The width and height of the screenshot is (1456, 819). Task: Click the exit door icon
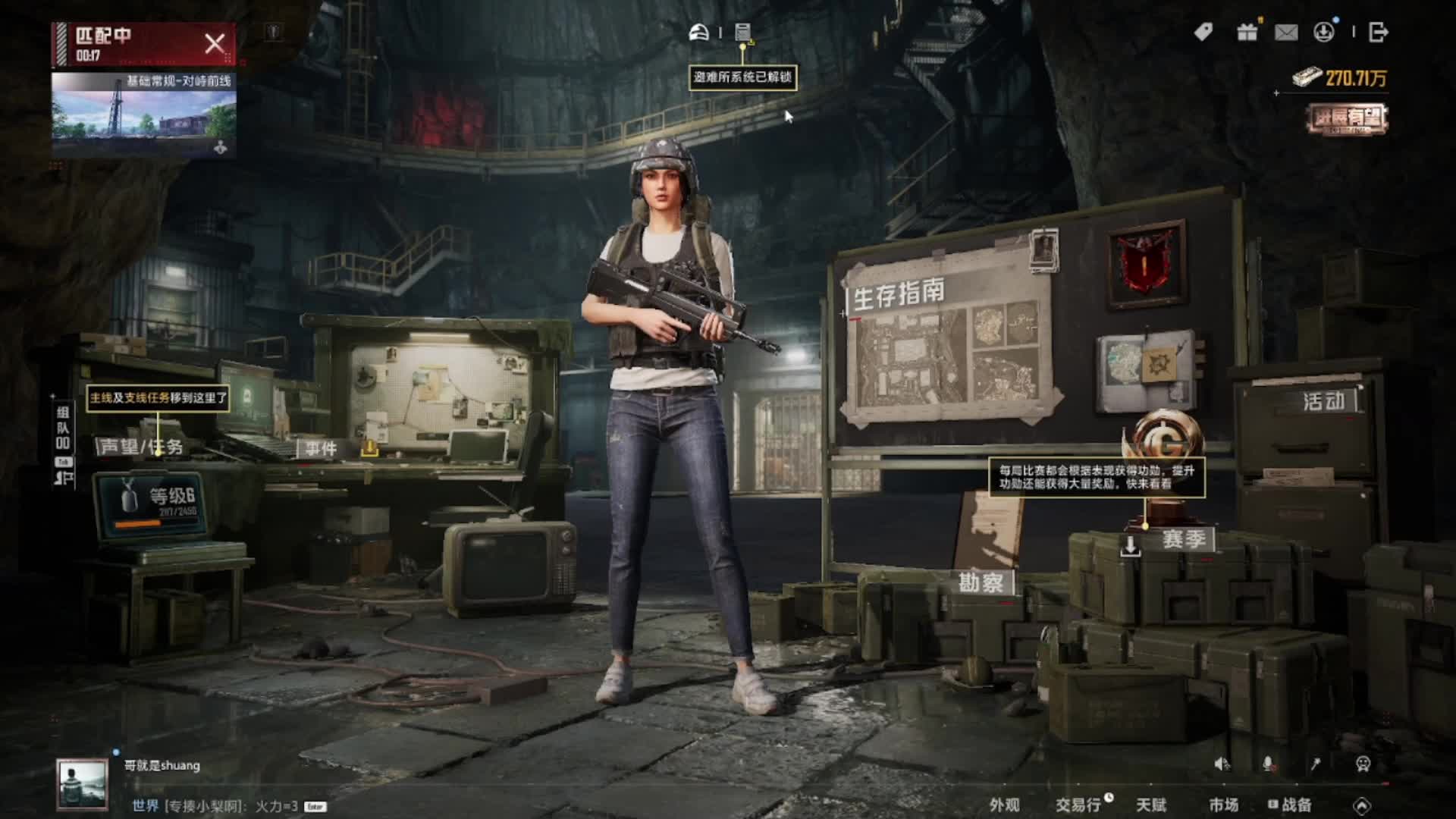(x=1378, y=33)
